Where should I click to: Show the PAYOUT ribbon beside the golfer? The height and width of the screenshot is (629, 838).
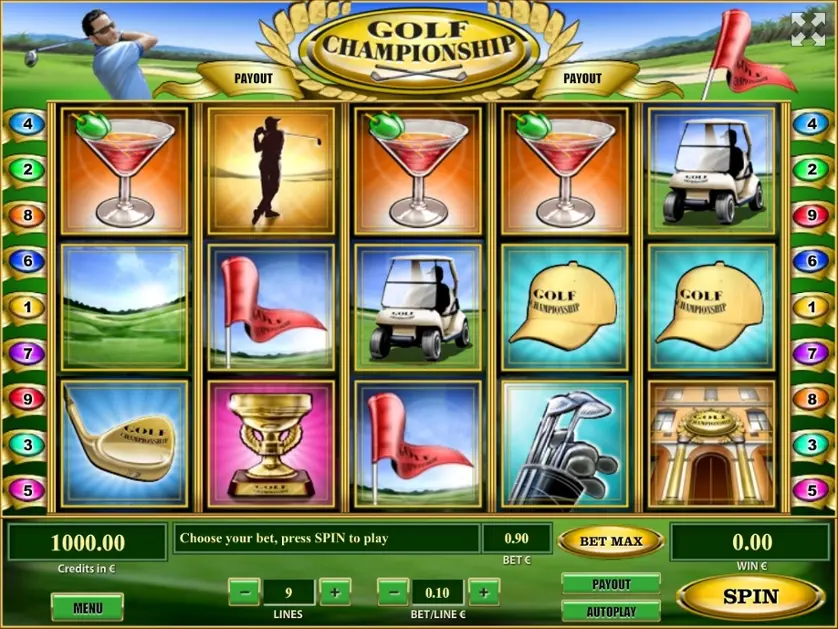coord(253,78)
